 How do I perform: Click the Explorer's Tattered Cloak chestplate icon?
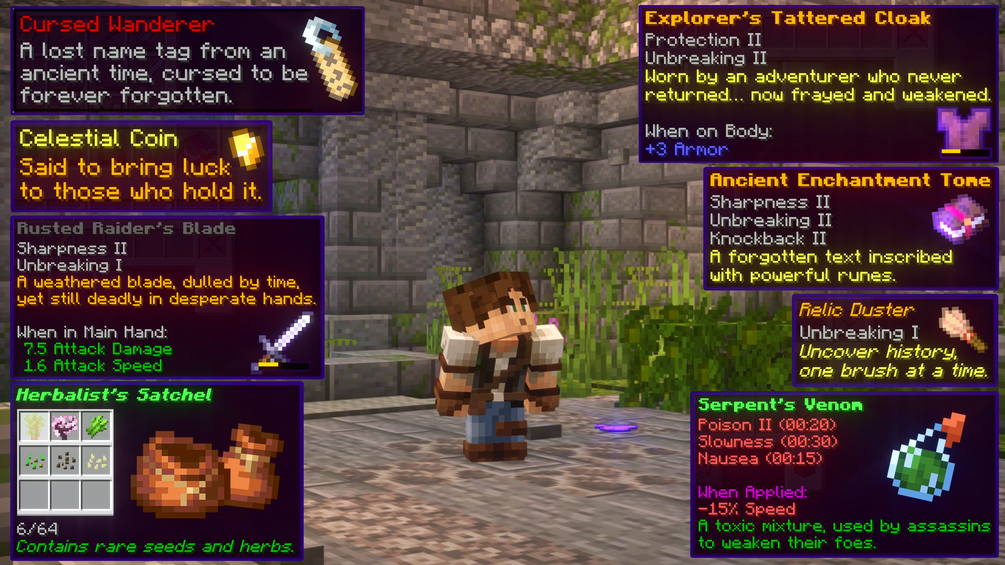tap(965, 130)
